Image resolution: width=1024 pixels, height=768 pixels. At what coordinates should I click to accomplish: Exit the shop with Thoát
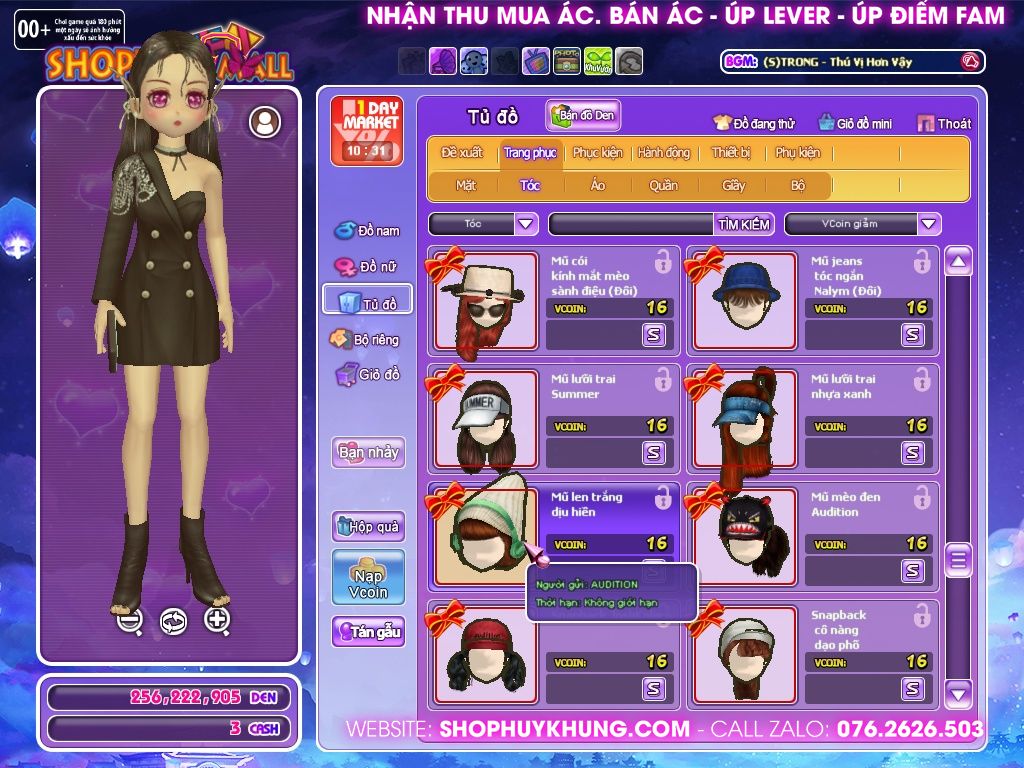click(x=944, y=124)
